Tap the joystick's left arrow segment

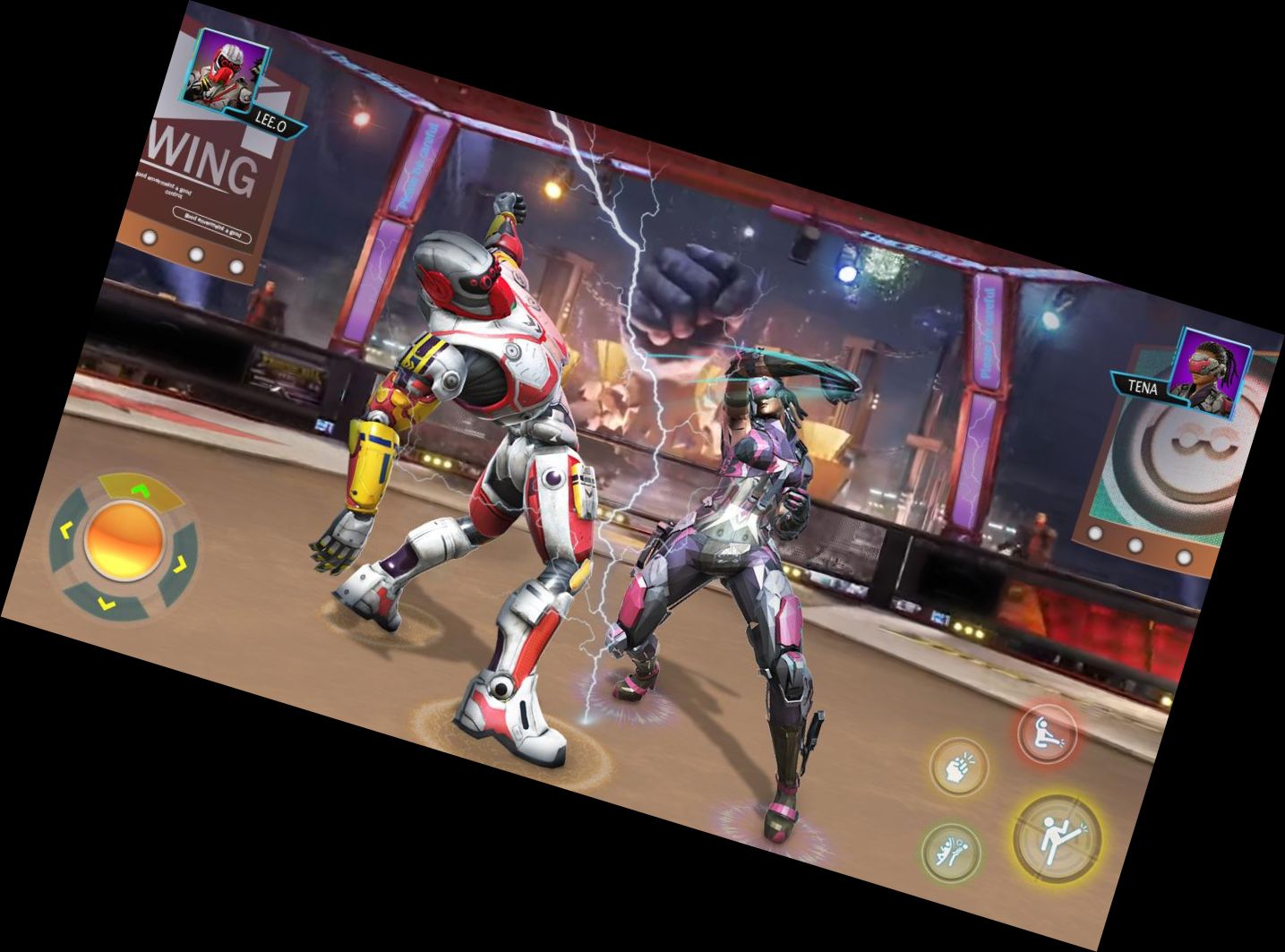coord(65,530)
